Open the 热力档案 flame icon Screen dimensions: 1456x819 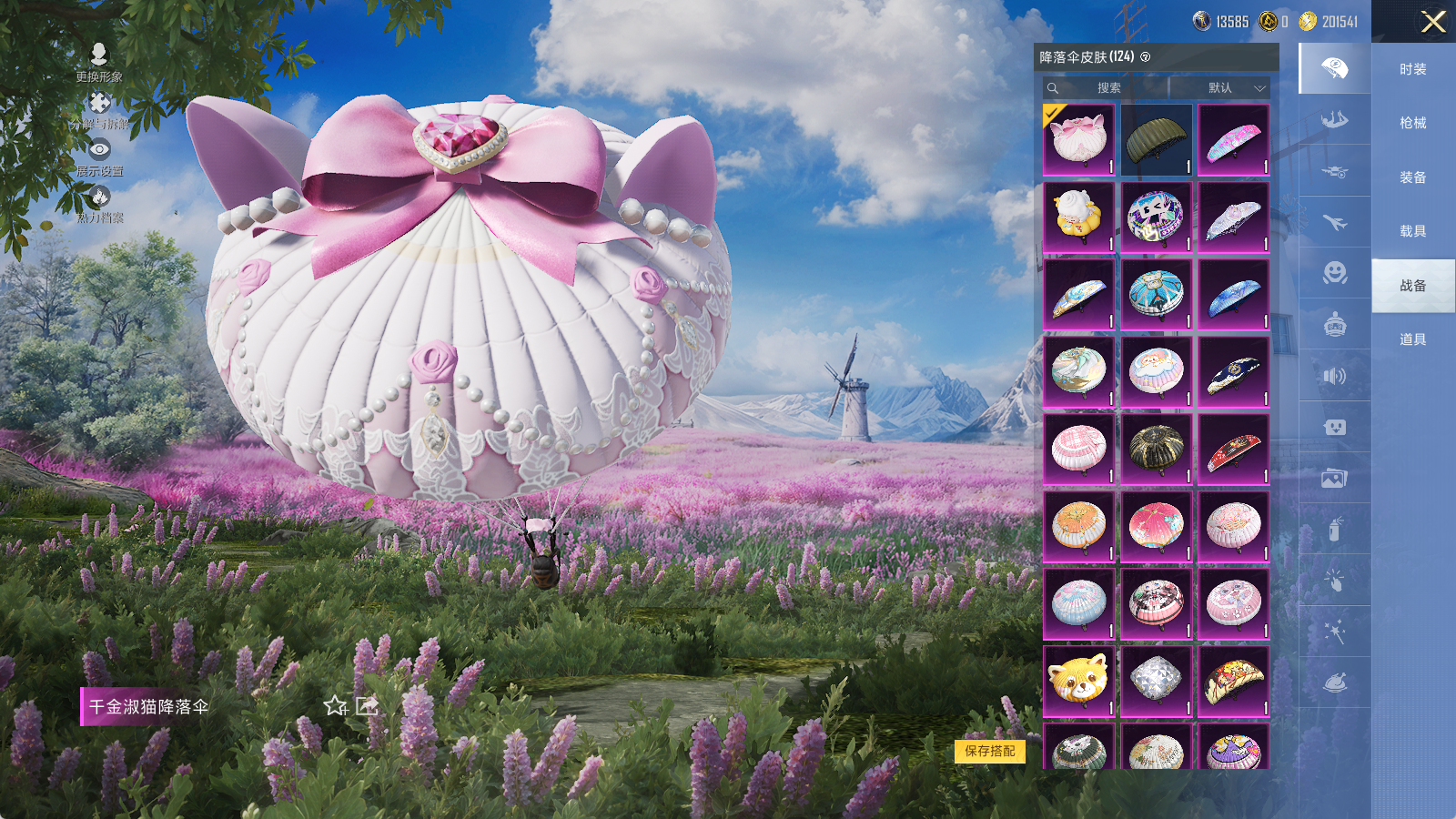[99, 204]
